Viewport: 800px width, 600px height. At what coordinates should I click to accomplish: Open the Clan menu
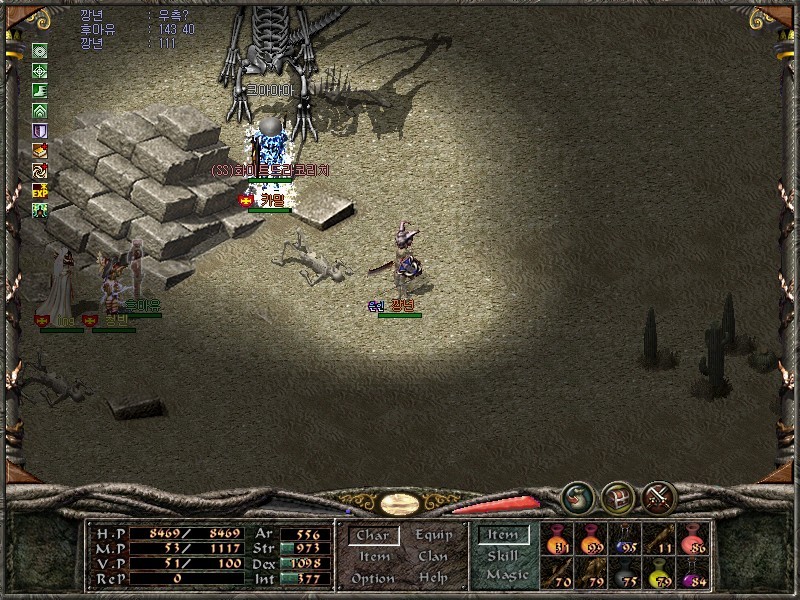click(433, 557)
